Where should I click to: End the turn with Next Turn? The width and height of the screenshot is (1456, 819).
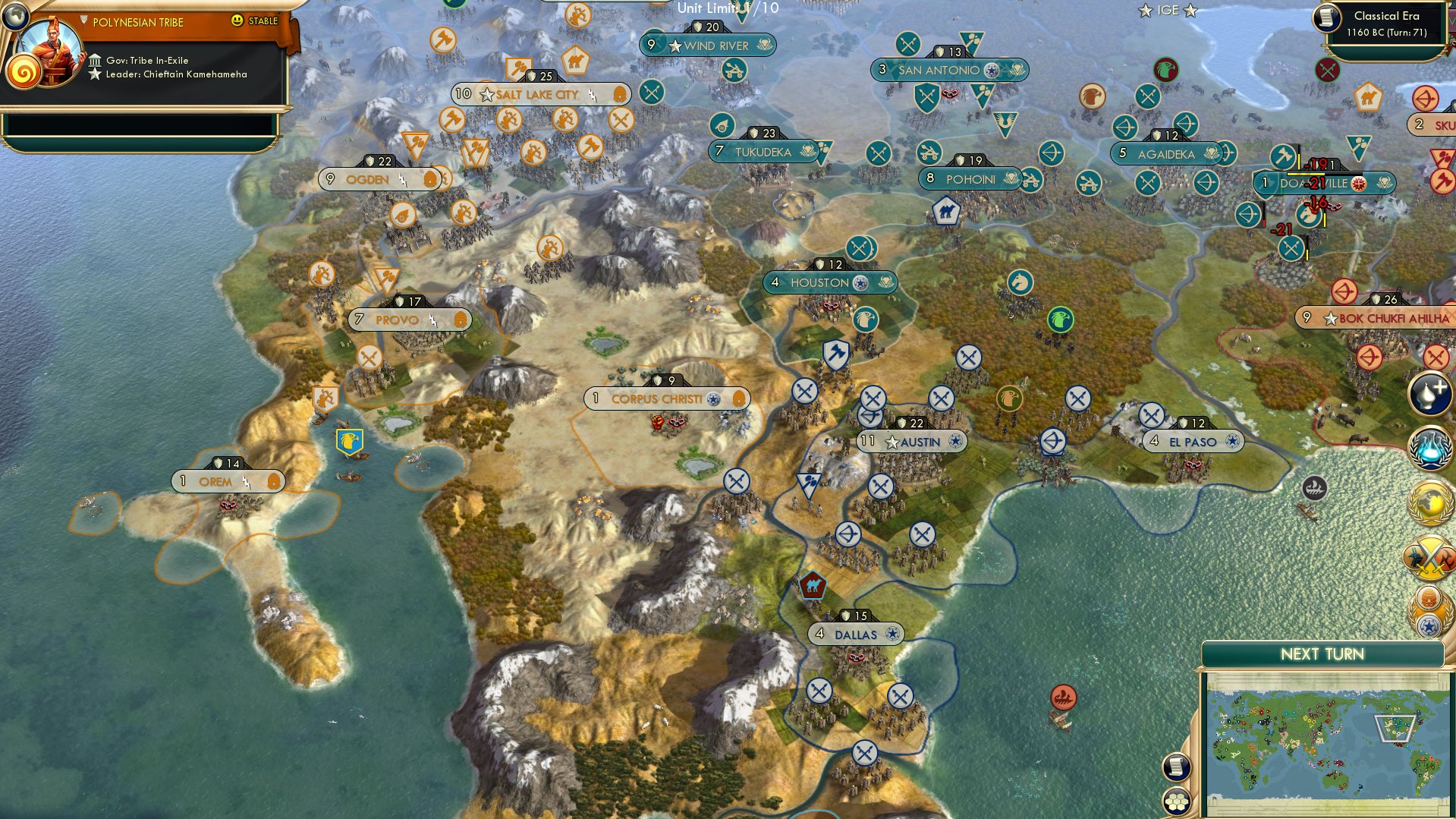[x=1322, y=654]
